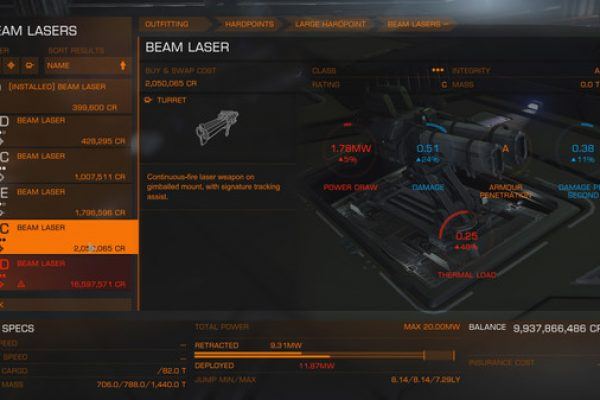Buy the highlighted 2,050,065 CR Beam Laser

click(x=67, y=235)
